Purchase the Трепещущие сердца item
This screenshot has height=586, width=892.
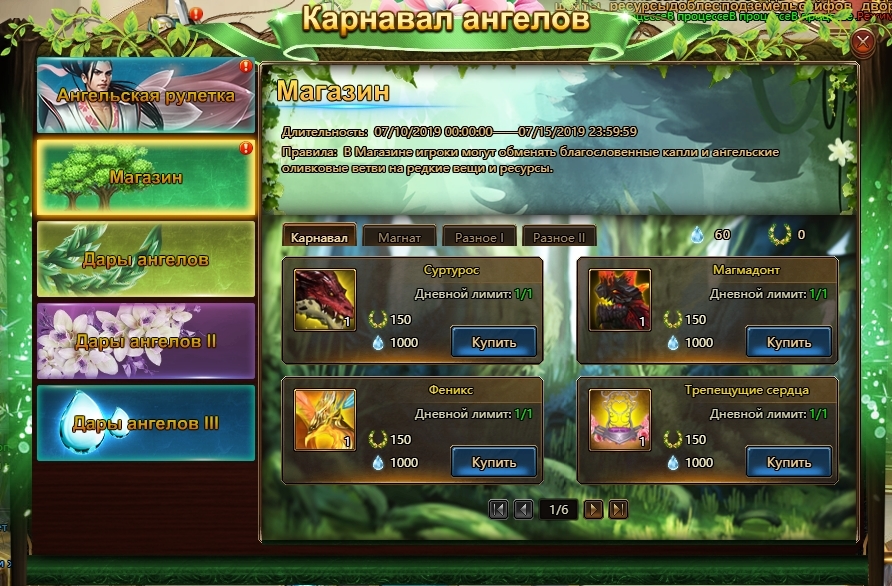tap(789, 462)
